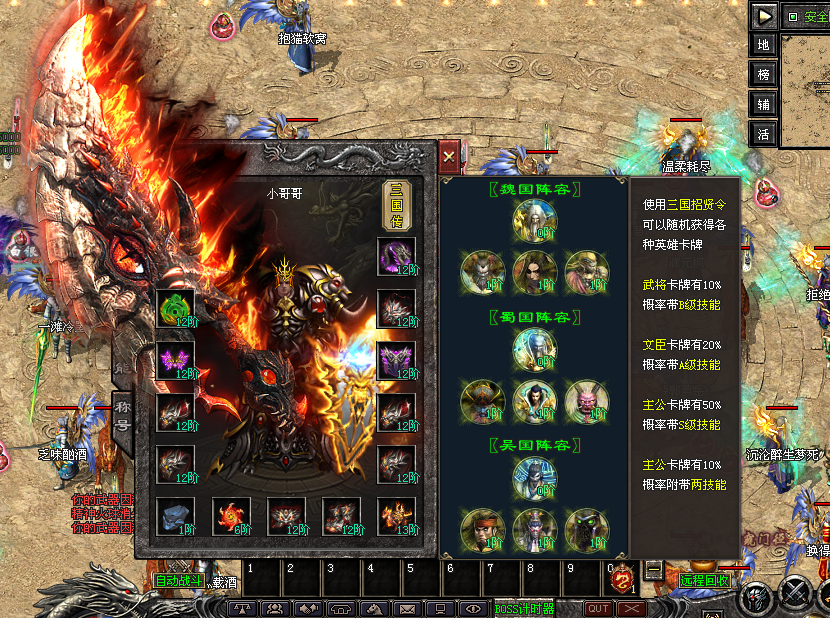Open the BOSS计时器 timer

525,608
